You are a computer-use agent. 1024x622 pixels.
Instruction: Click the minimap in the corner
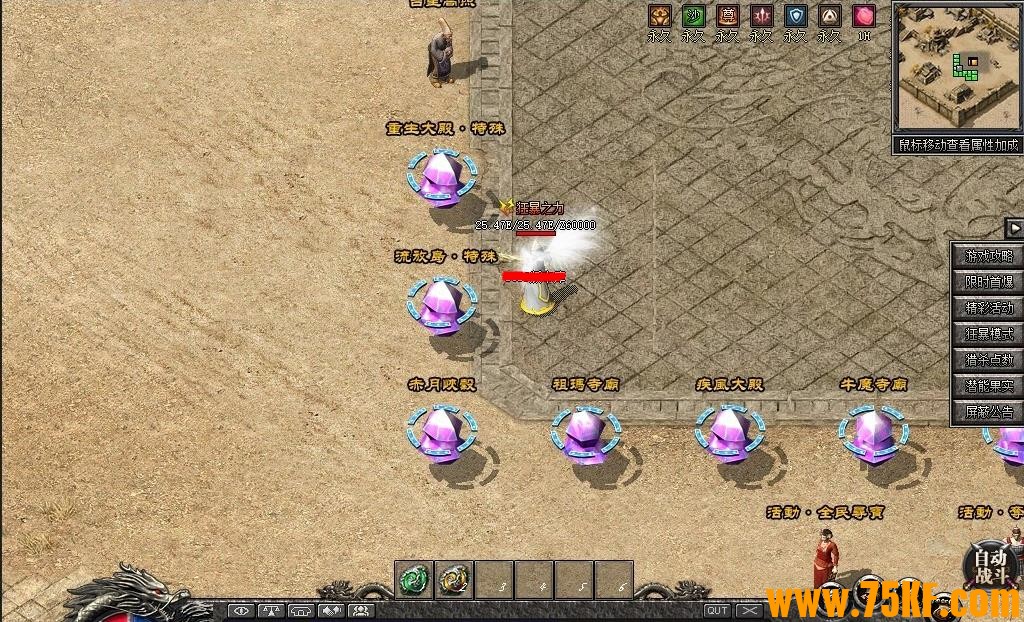click(x=955, y=67)
